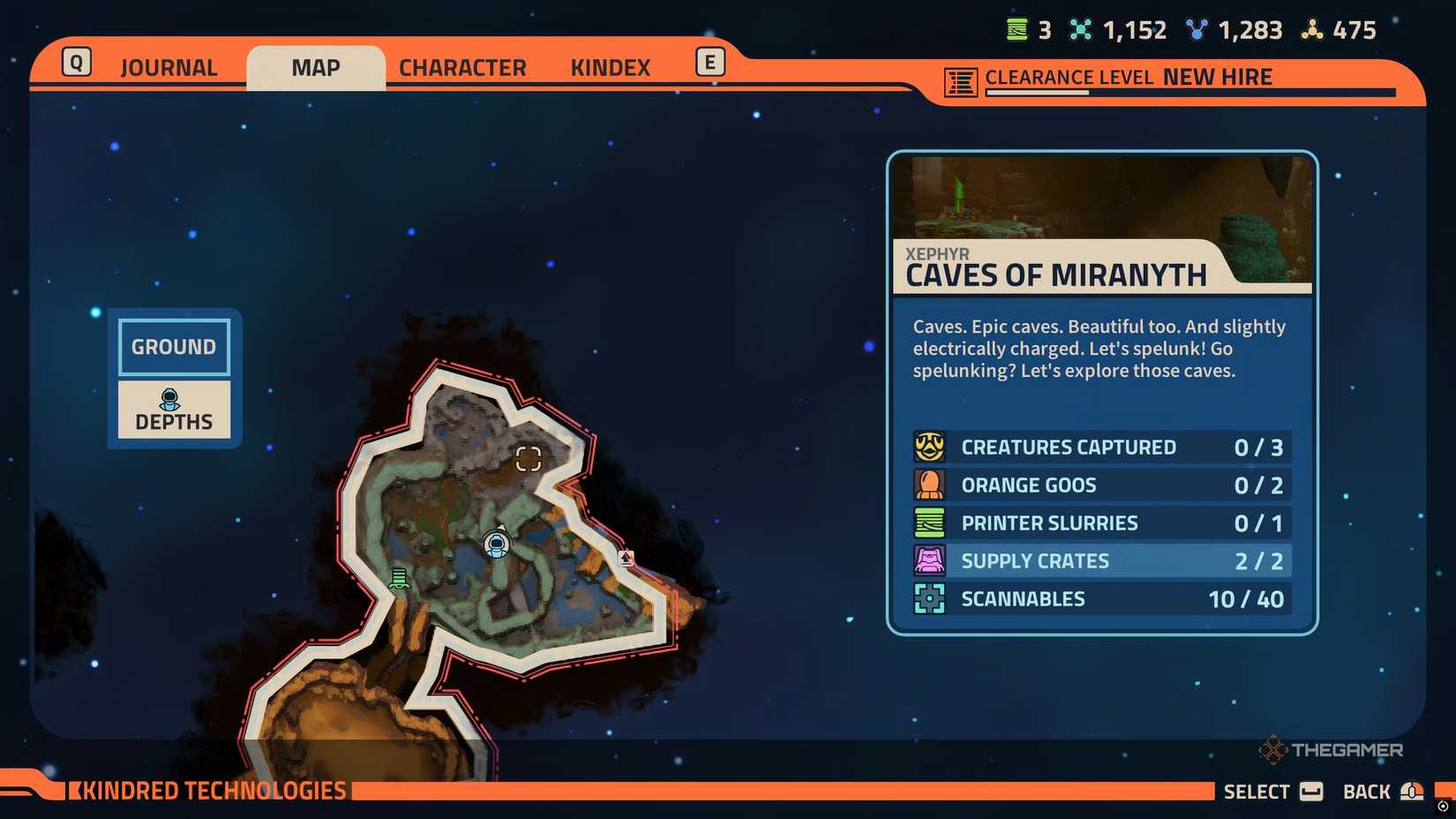Click the exit arrow icon on the map border

[627, 558]
